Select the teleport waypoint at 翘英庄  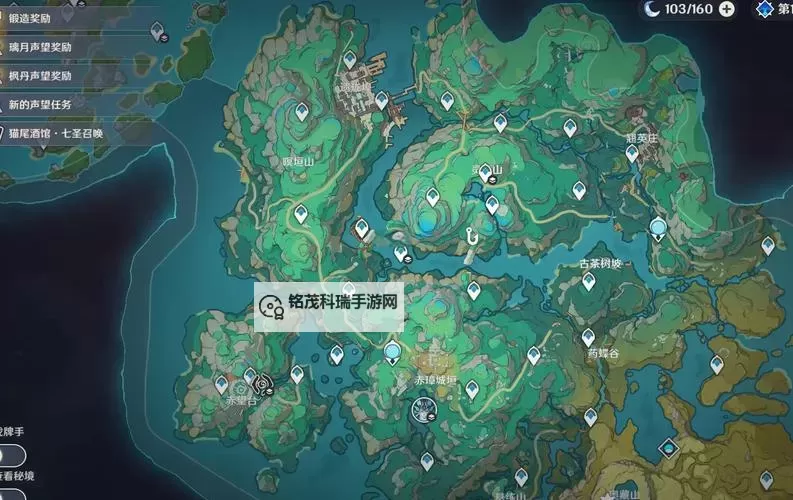coord(631,153)
